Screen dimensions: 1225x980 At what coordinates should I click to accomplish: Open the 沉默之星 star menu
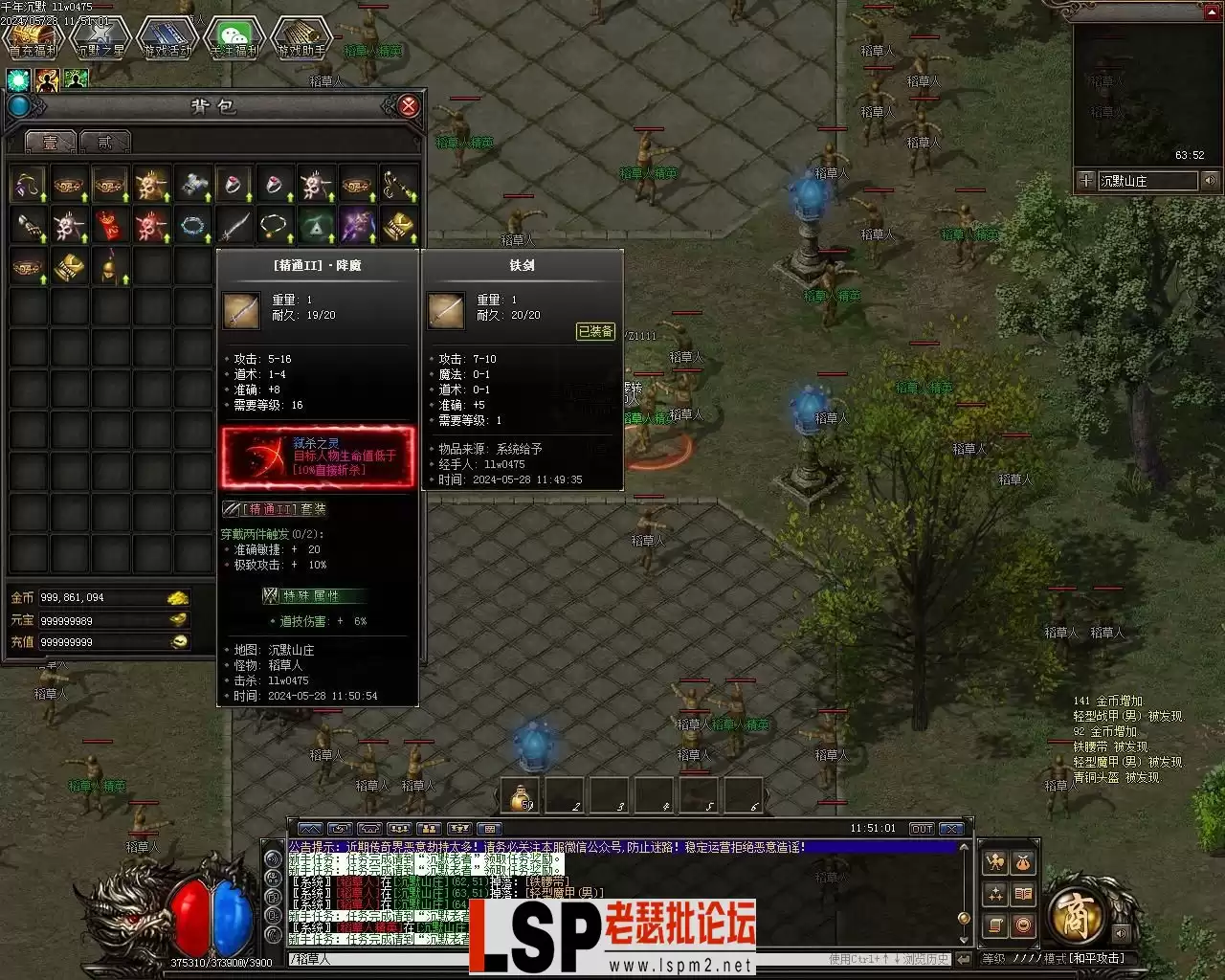pos(100,38)
